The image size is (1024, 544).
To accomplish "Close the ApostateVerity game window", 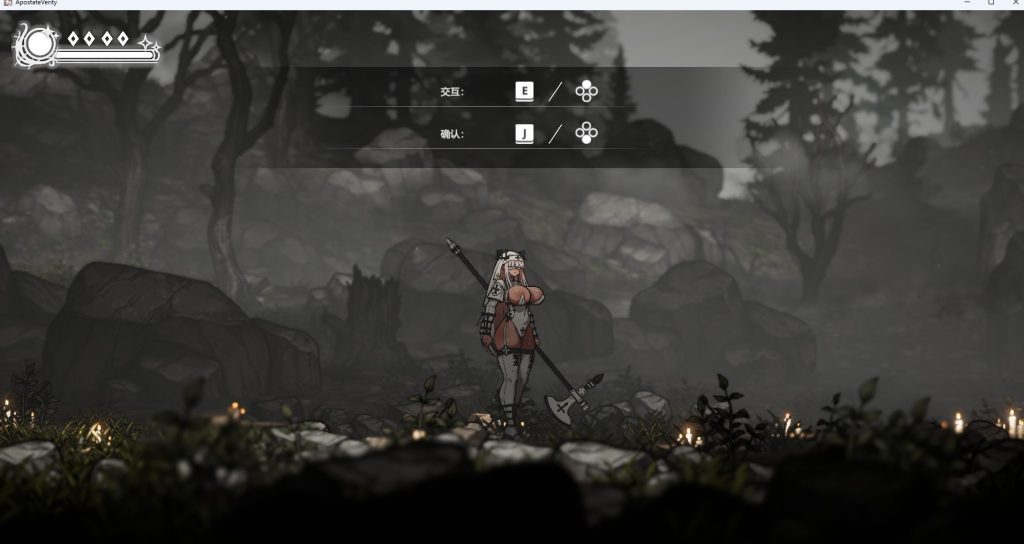I will [1014, 3].
